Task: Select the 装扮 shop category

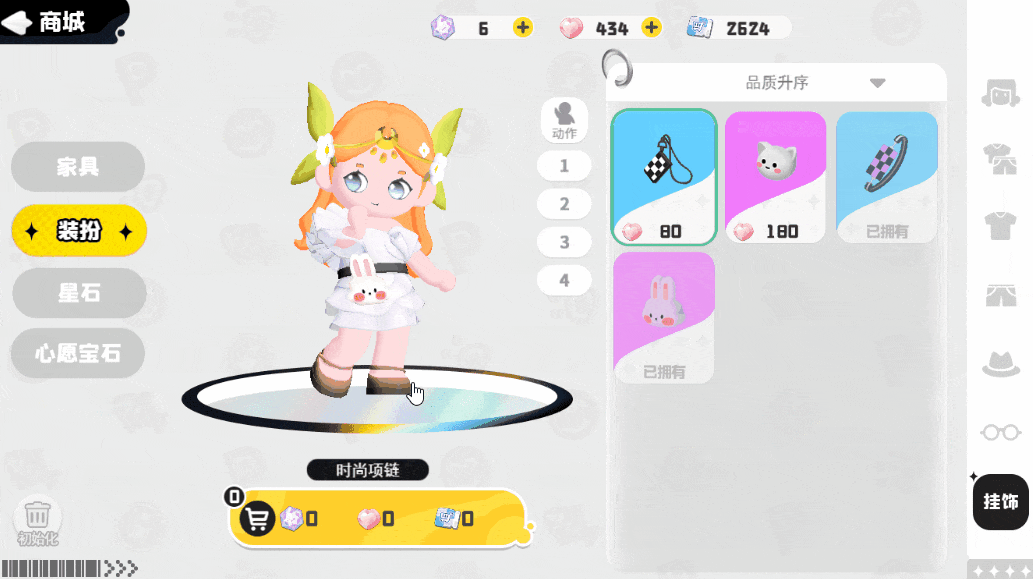Action: [79, 231]
